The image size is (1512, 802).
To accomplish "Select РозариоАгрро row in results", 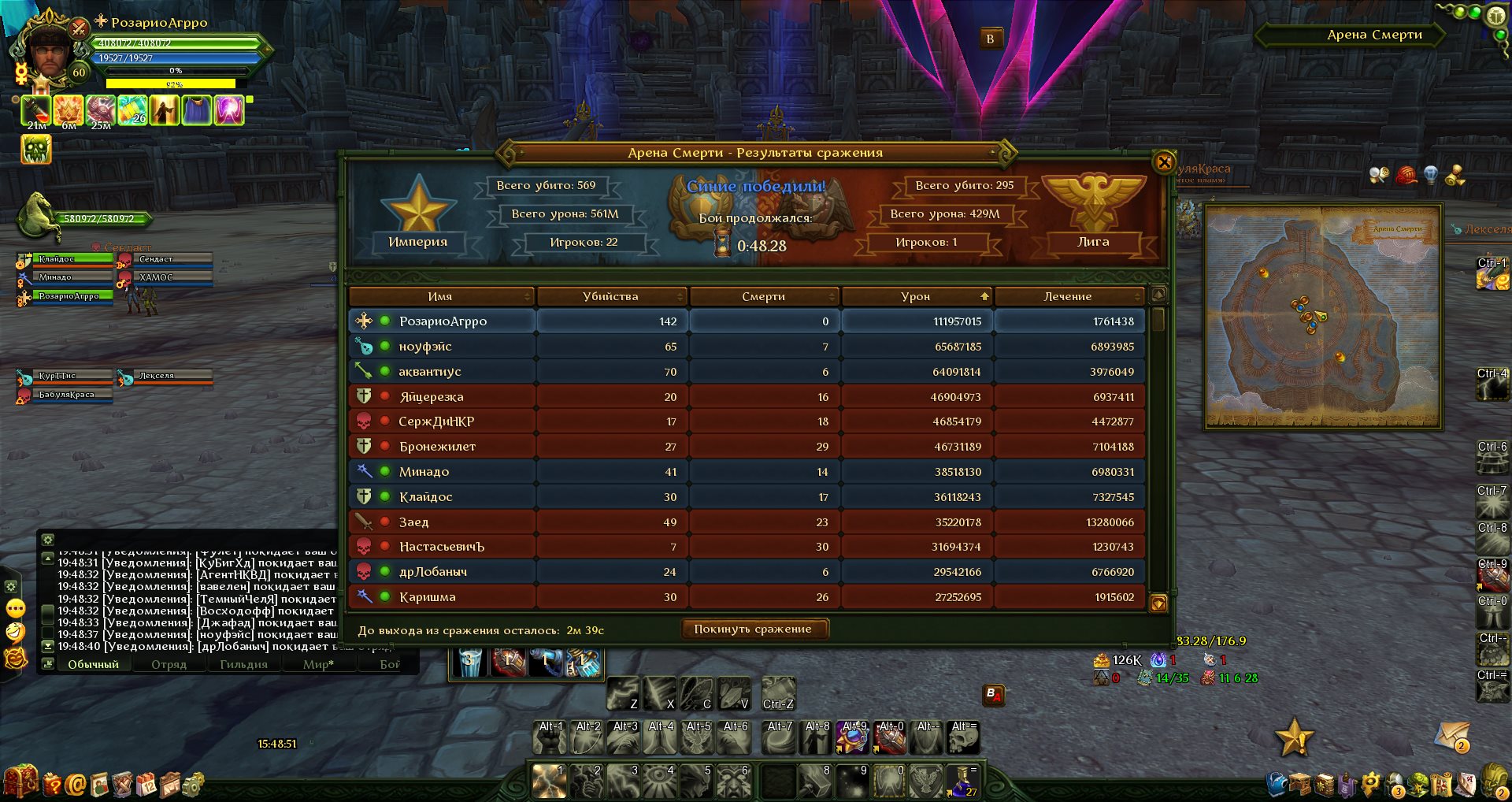I will point(443,321).
